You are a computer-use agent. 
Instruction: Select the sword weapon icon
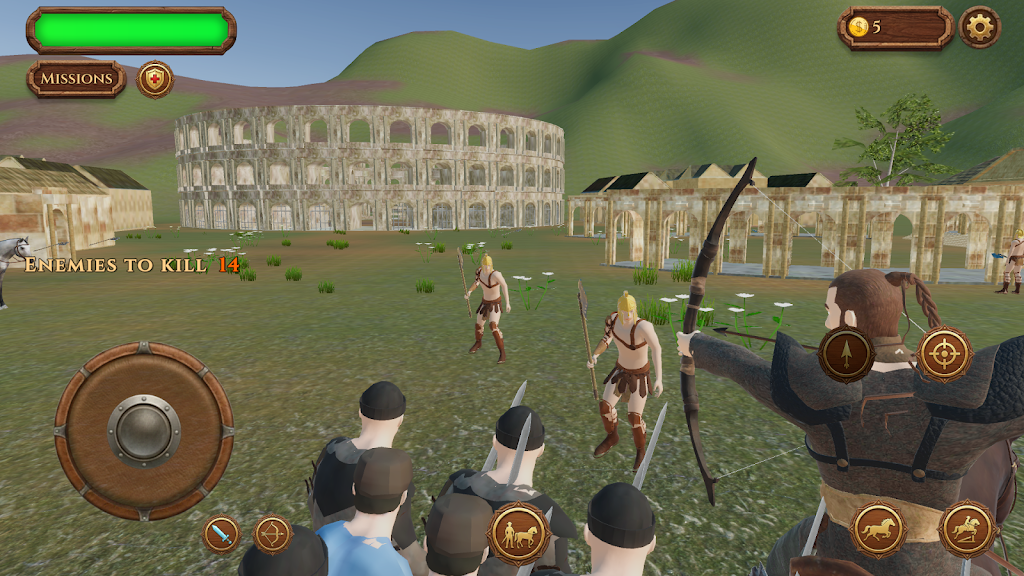(x=222, y=534)
